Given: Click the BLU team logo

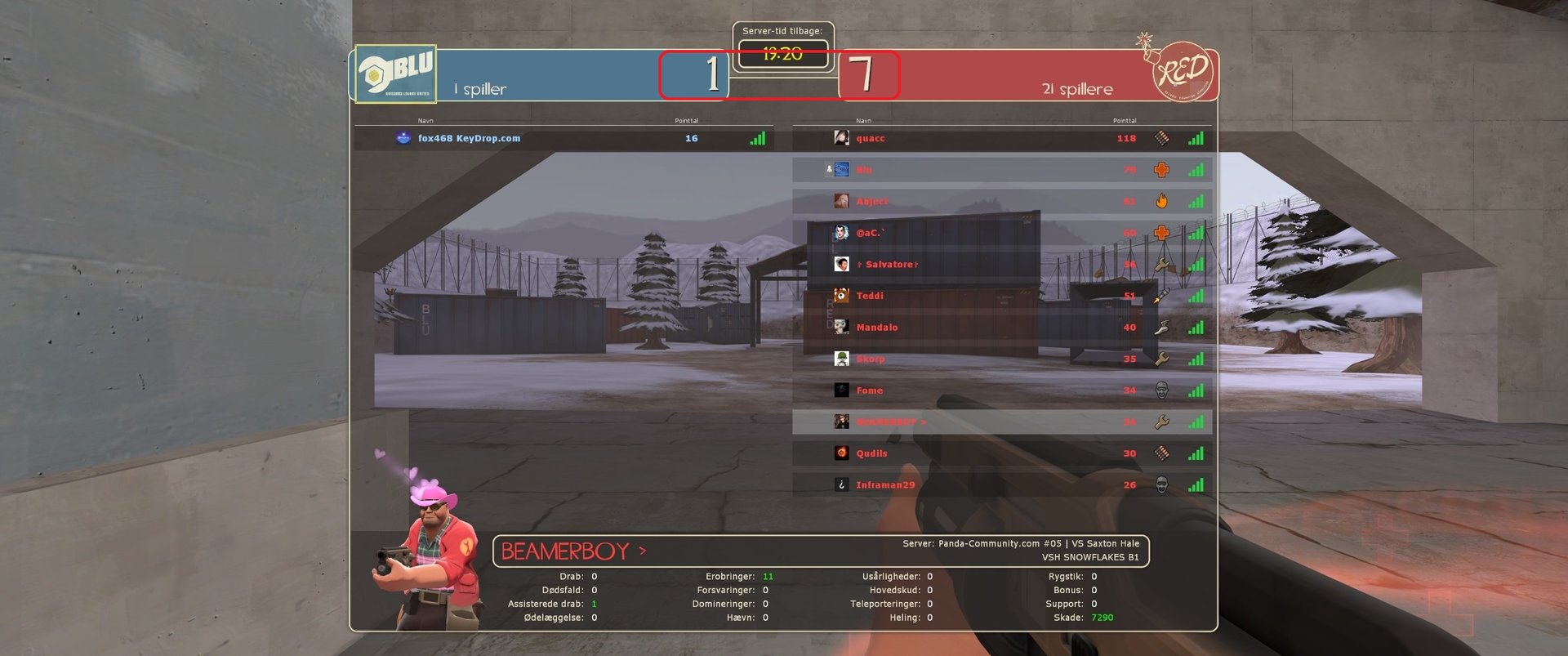Looking at the screenshot, I should pyautogui.click(x=398, y=73).
